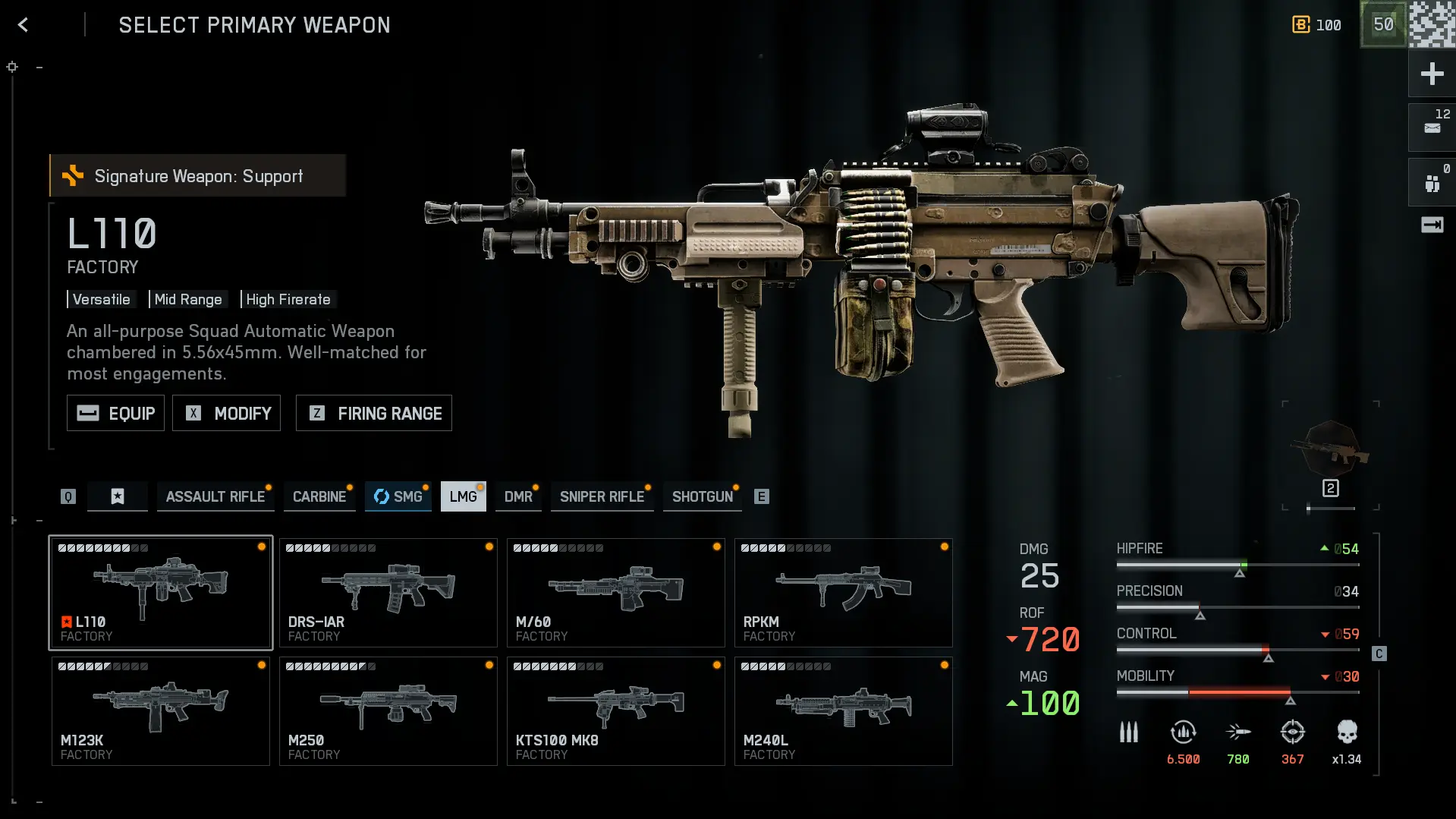Select the KTS100 MK8 tile
Image resolution: width=1456 pixels, height=819 pixels.
[616, 711]
